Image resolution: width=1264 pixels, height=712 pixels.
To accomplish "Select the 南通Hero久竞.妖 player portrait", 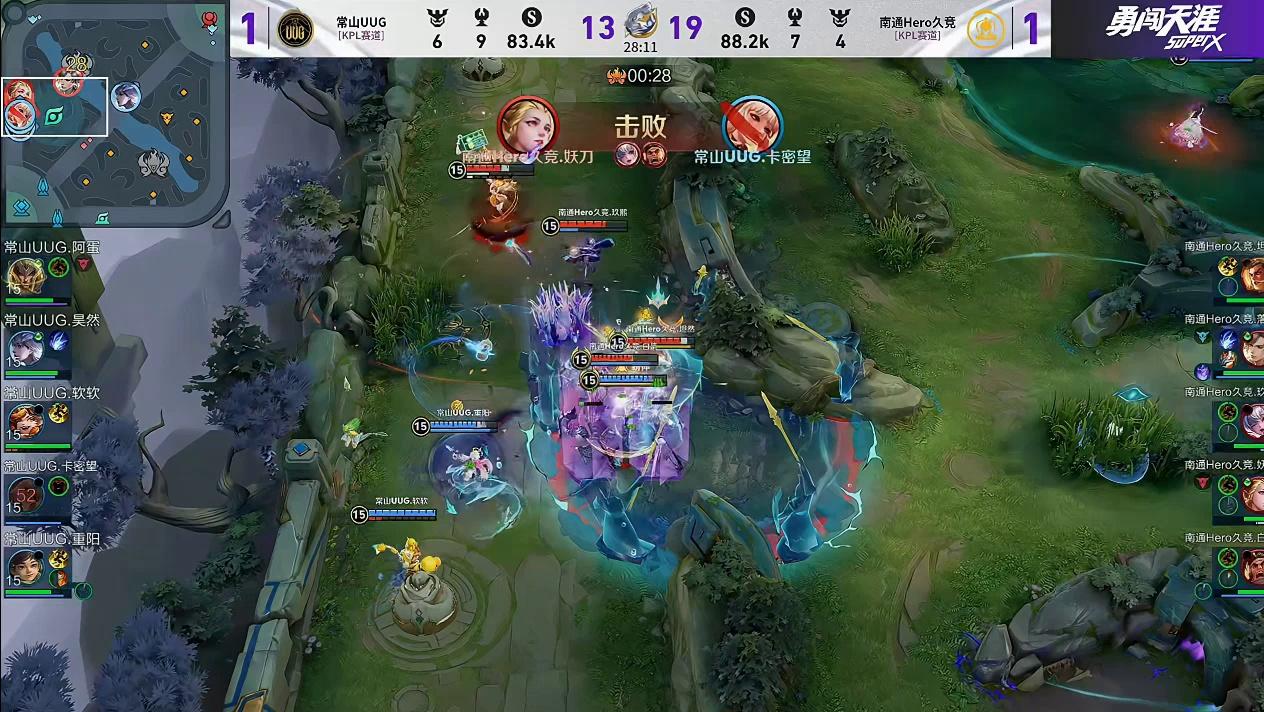I will coord(1251,493).
